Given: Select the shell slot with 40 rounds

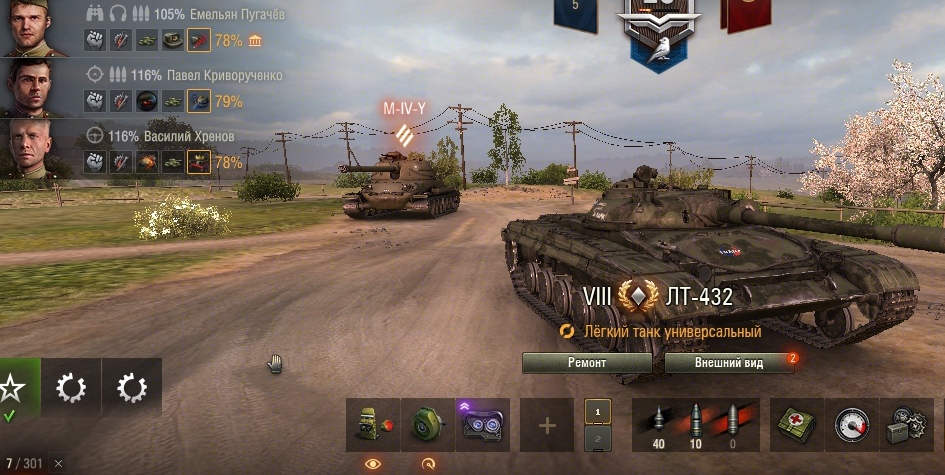Looking at the screenshot, I should (x=657, y=424).
